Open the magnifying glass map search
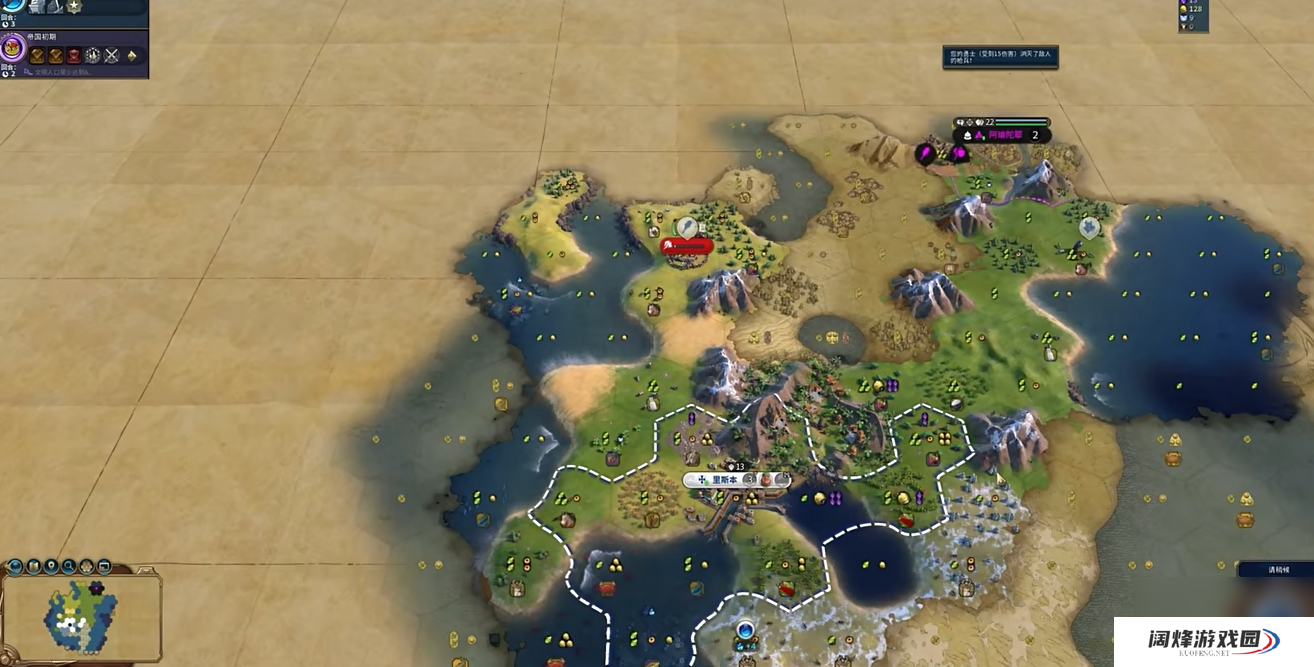This screenshot has height=667, width=1314. 69,567
